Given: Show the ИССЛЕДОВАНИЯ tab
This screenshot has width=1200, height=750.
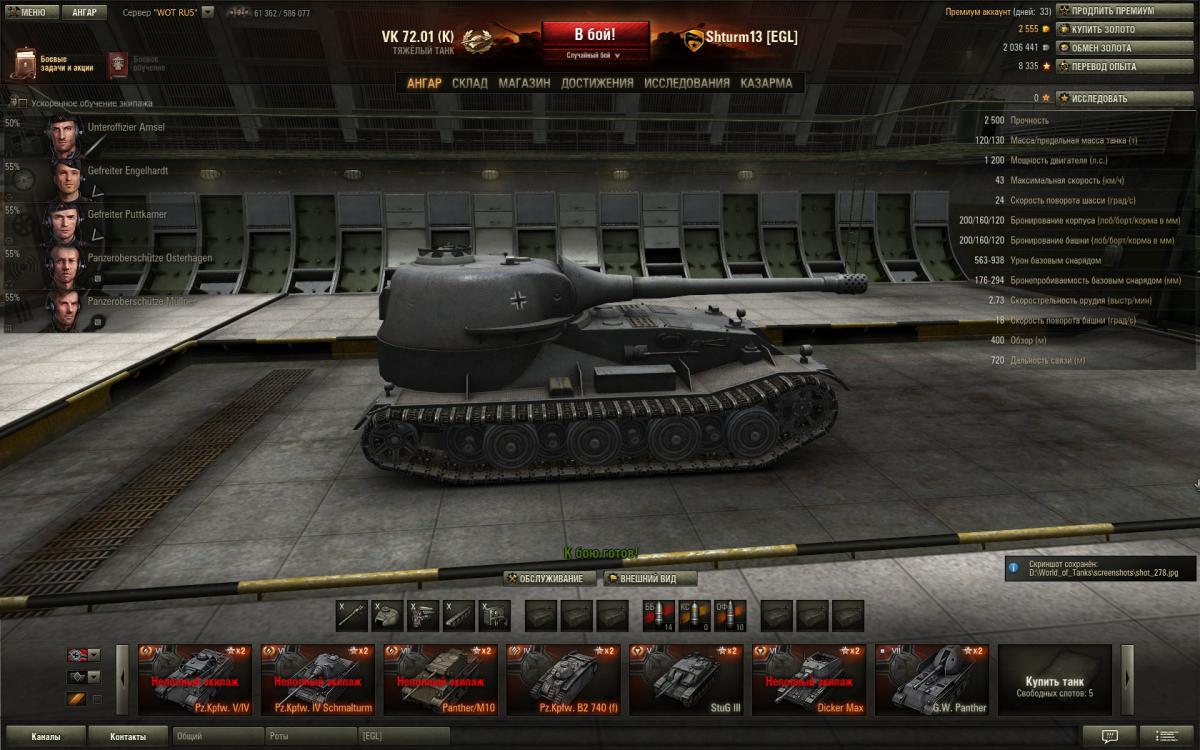Looking at the screenshot, I should coord(687,83).
